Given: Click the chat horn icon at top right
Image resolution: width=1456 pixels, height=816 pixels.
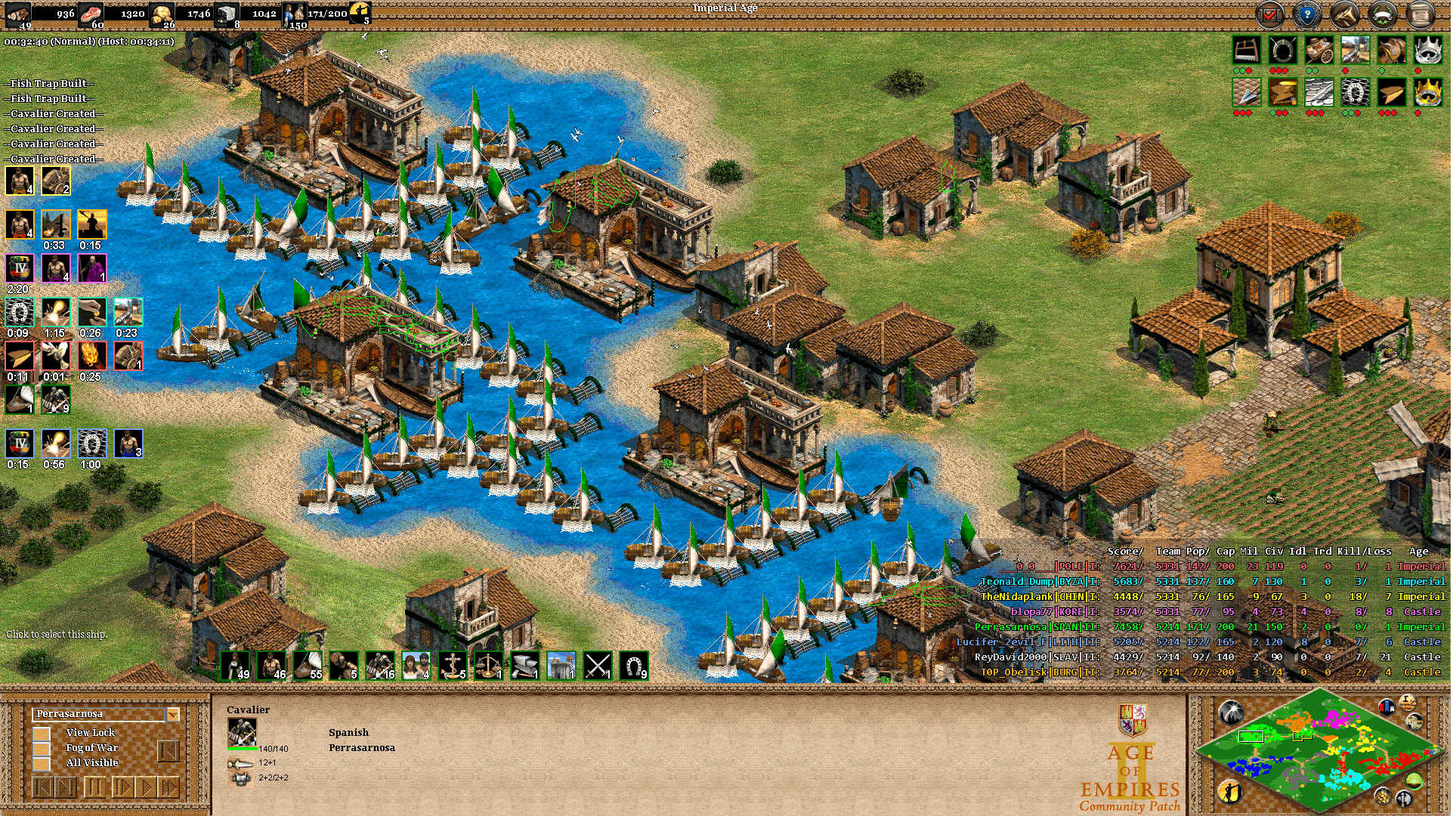Looking at the screenshot, I should click(1343, 14).
